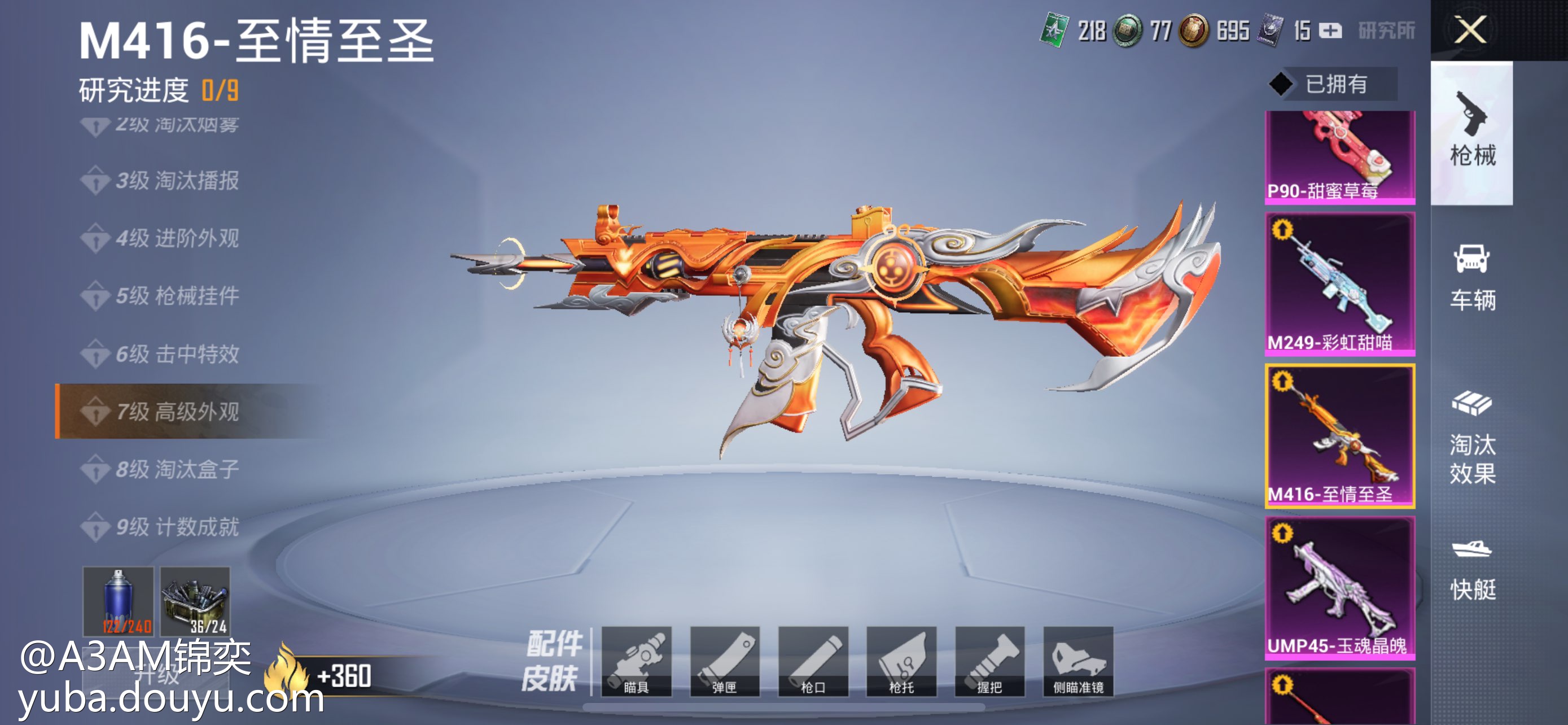This screenshot has height=725, width=1568.
Task: Click the plus button to add currency
Action: tap(1330, 30)
